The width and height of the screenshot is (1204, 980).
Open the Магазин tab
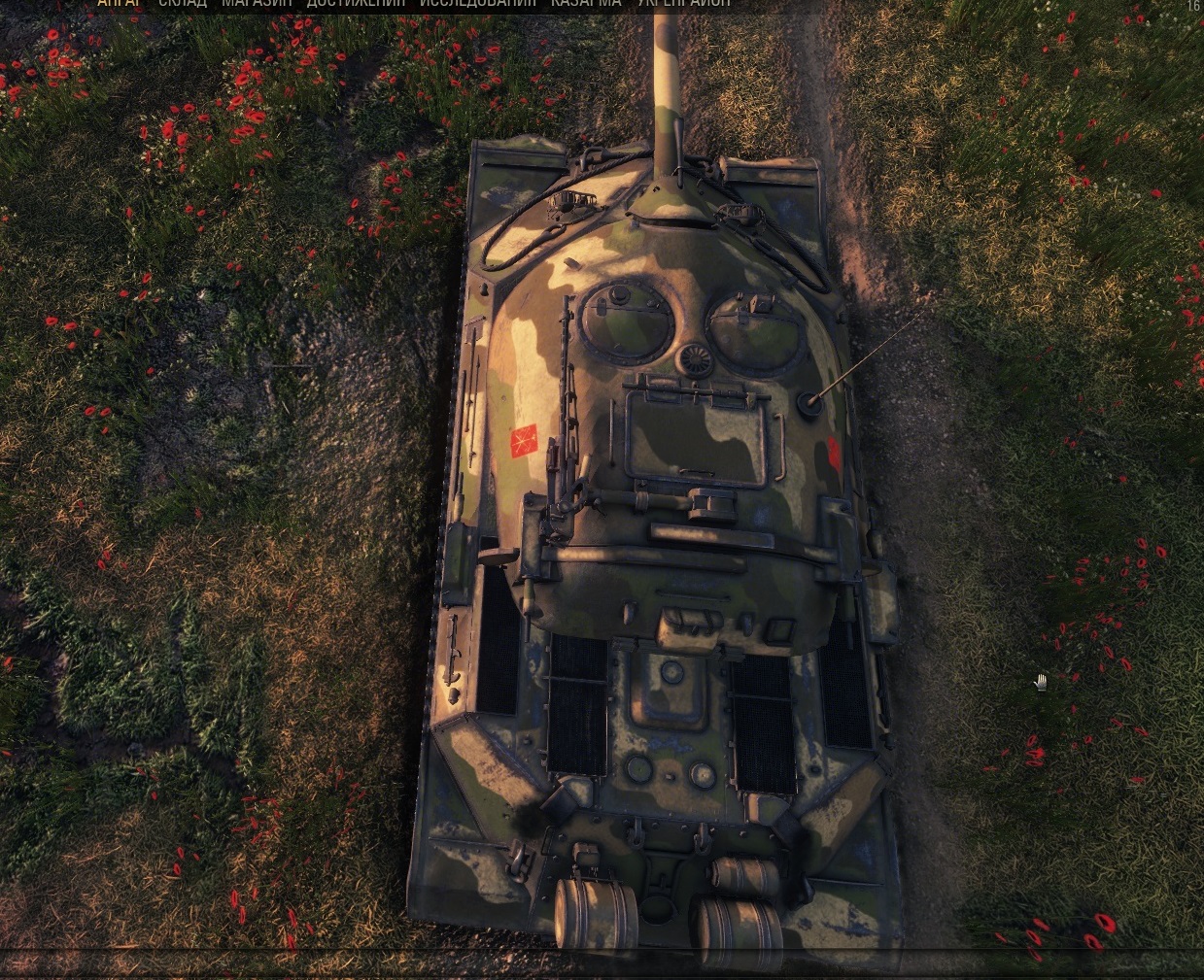coord(257,4)
